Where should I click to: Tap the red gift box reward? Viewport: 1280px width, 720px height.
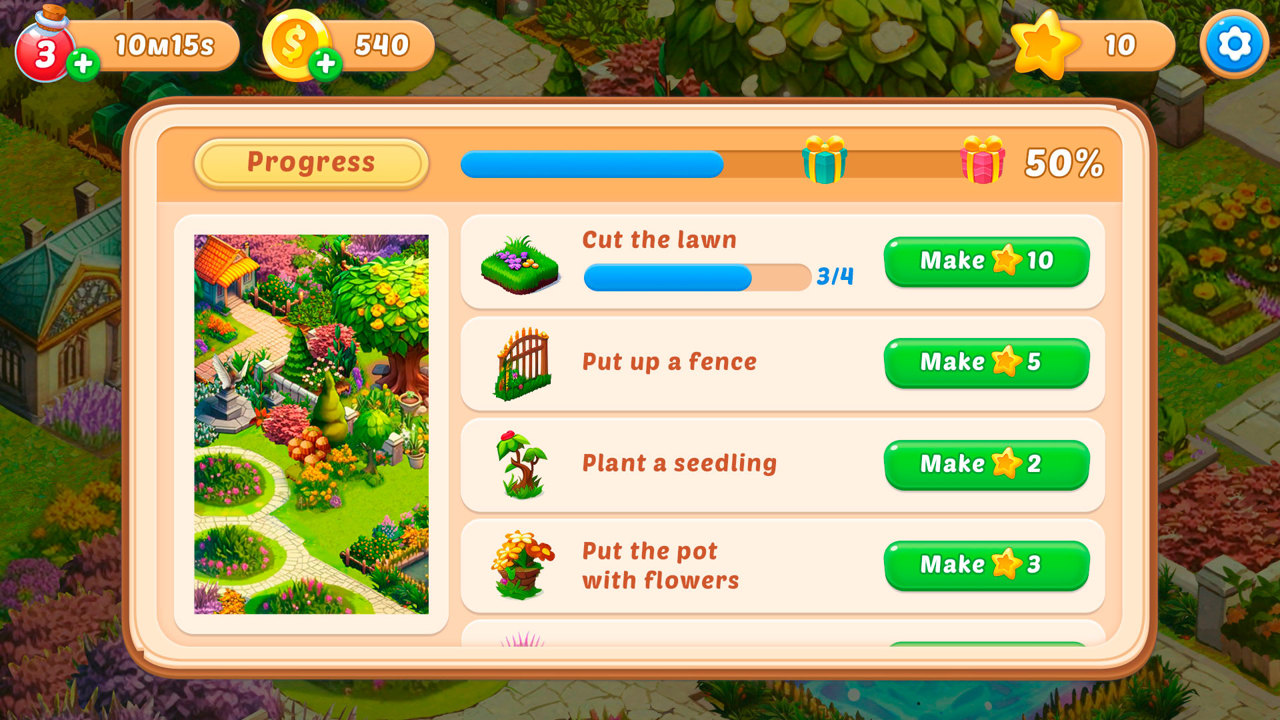tap(983, 160)
